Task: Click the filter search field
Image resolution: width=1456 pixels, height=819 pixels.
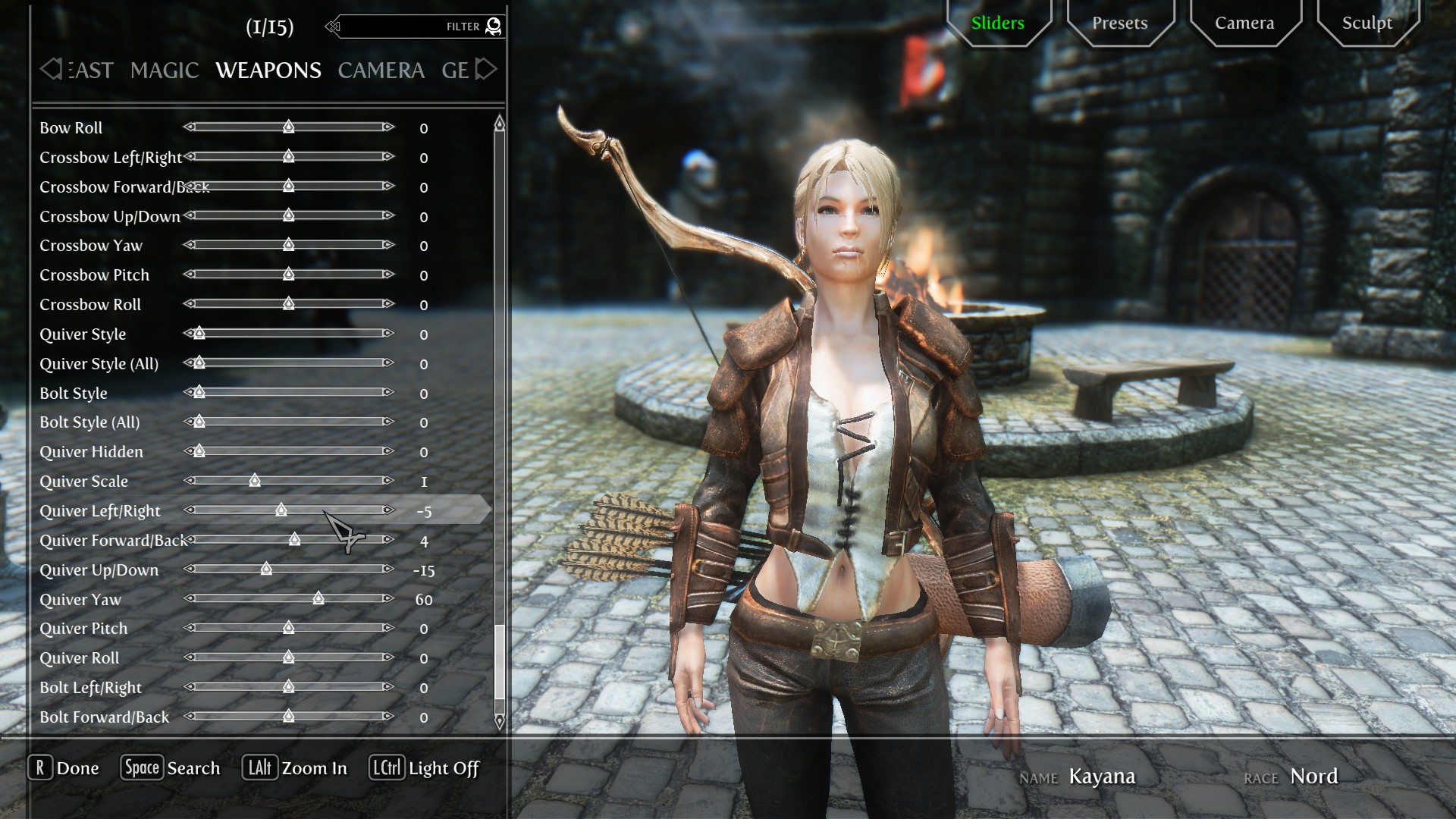Action: tap(413, 27)
